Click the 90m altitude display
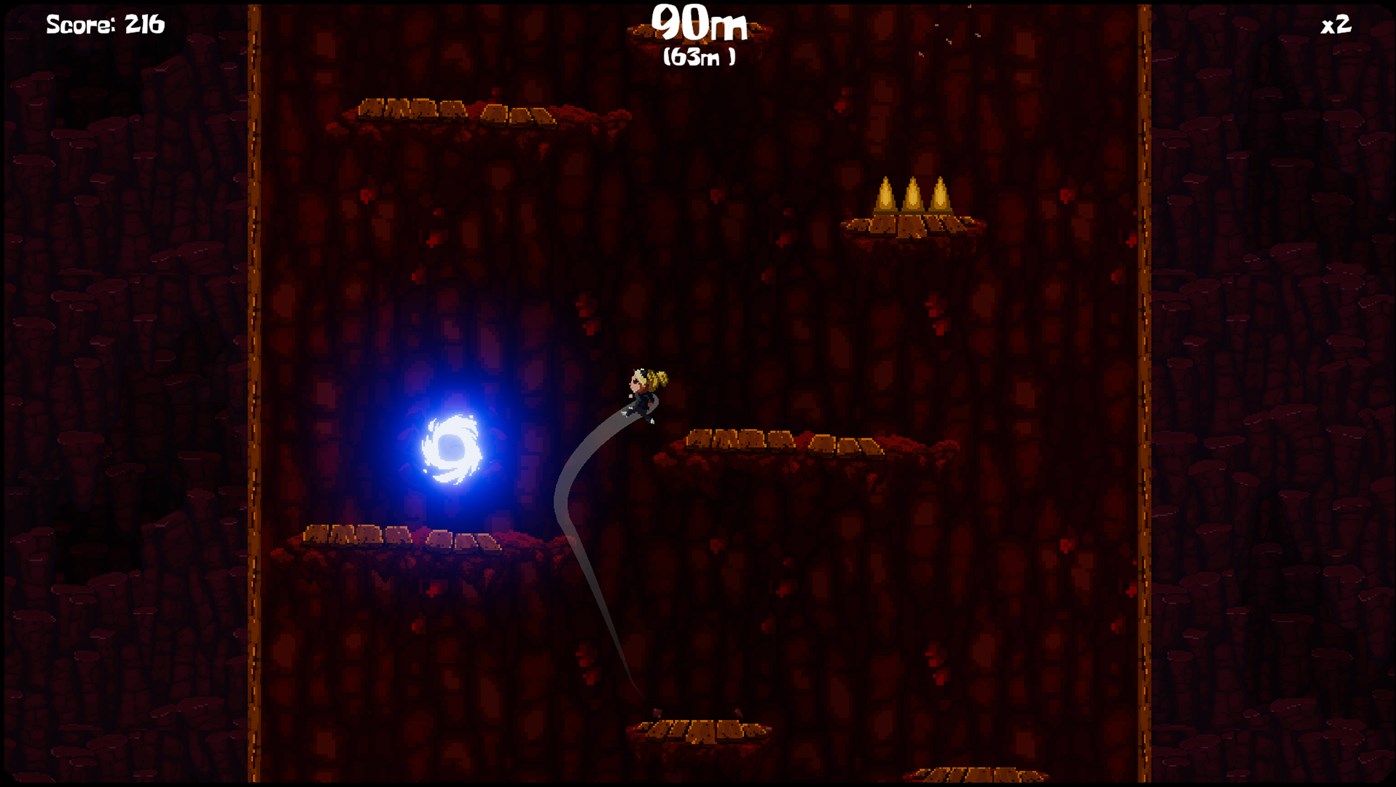1396x787 pixels. click(x=698, y=25)
